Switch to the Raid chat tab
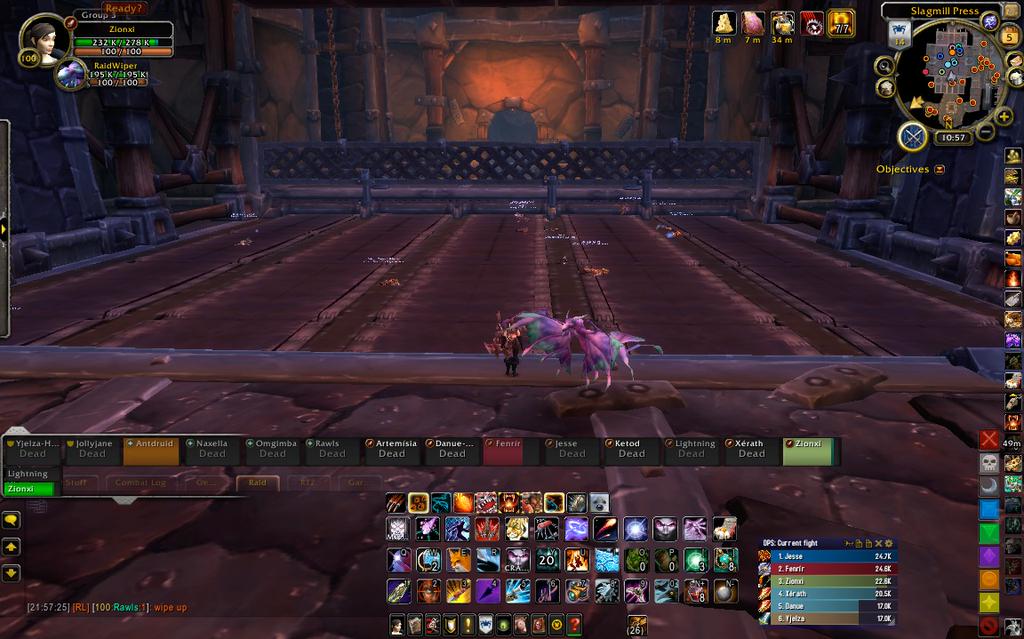Image resolution: width=1024 pixels, height=639 pixels. (257, 482)
